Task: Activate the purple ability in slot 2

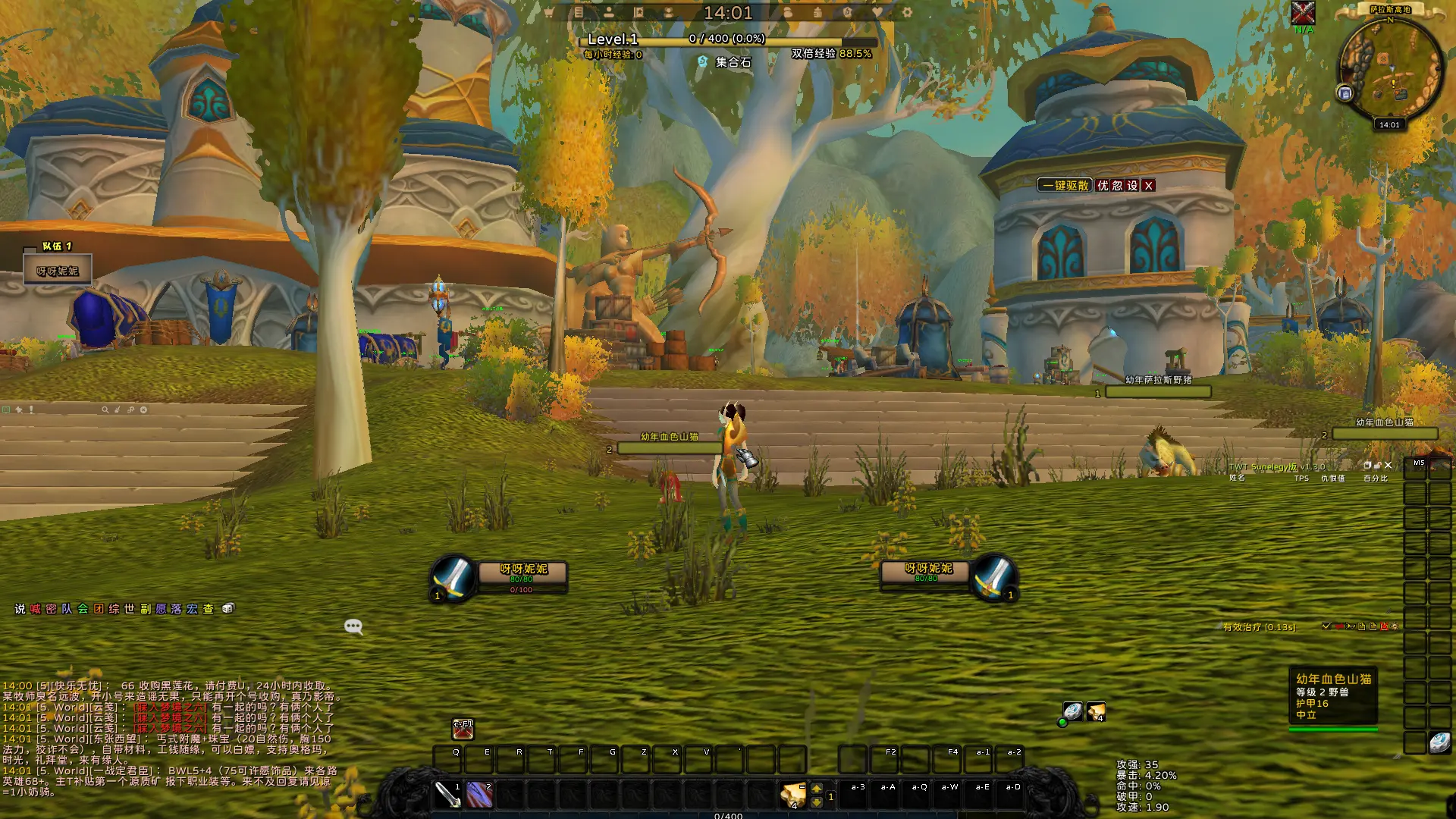Action: tap(479, 795)
